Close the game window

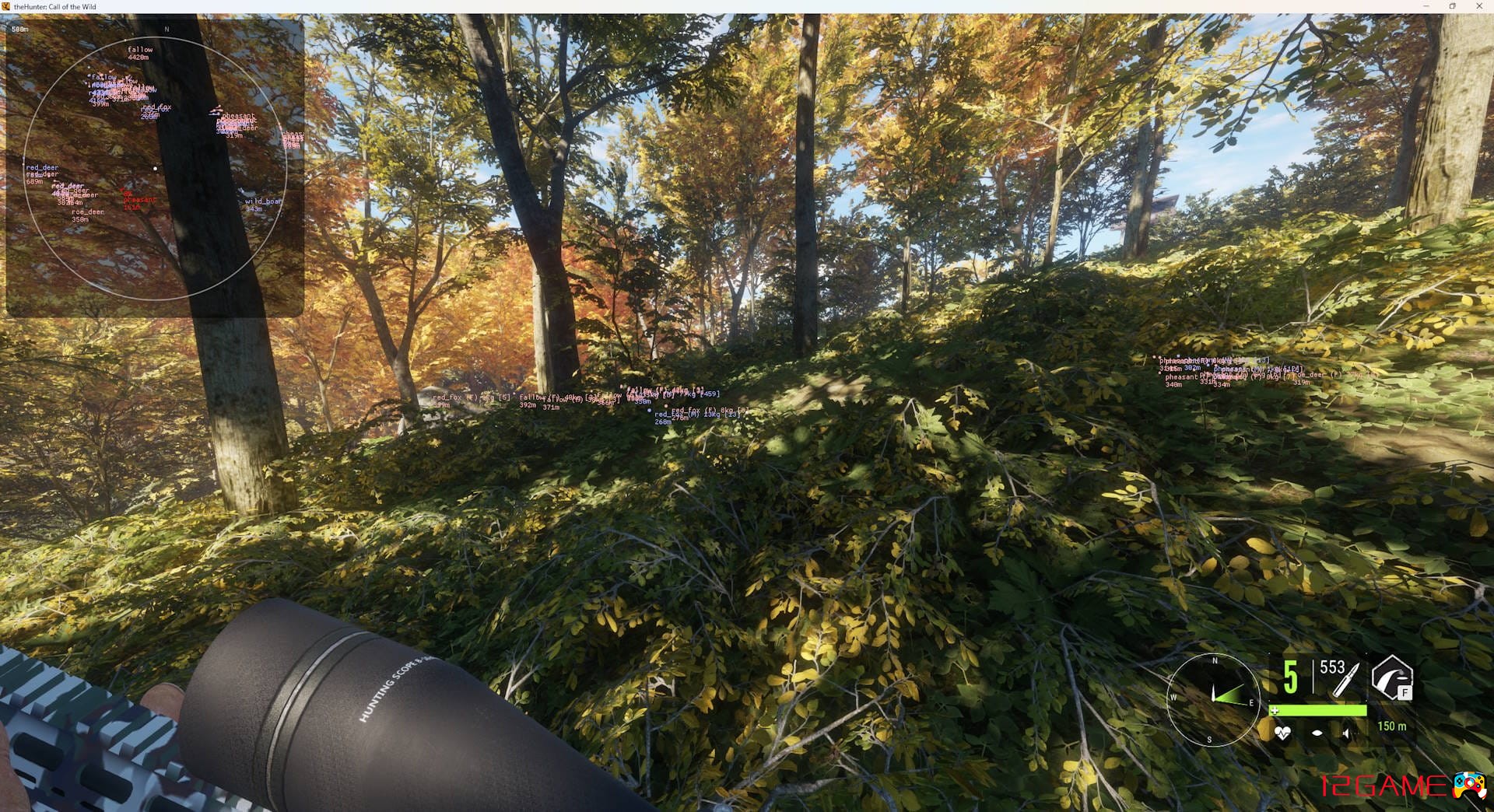point(1479,6)
